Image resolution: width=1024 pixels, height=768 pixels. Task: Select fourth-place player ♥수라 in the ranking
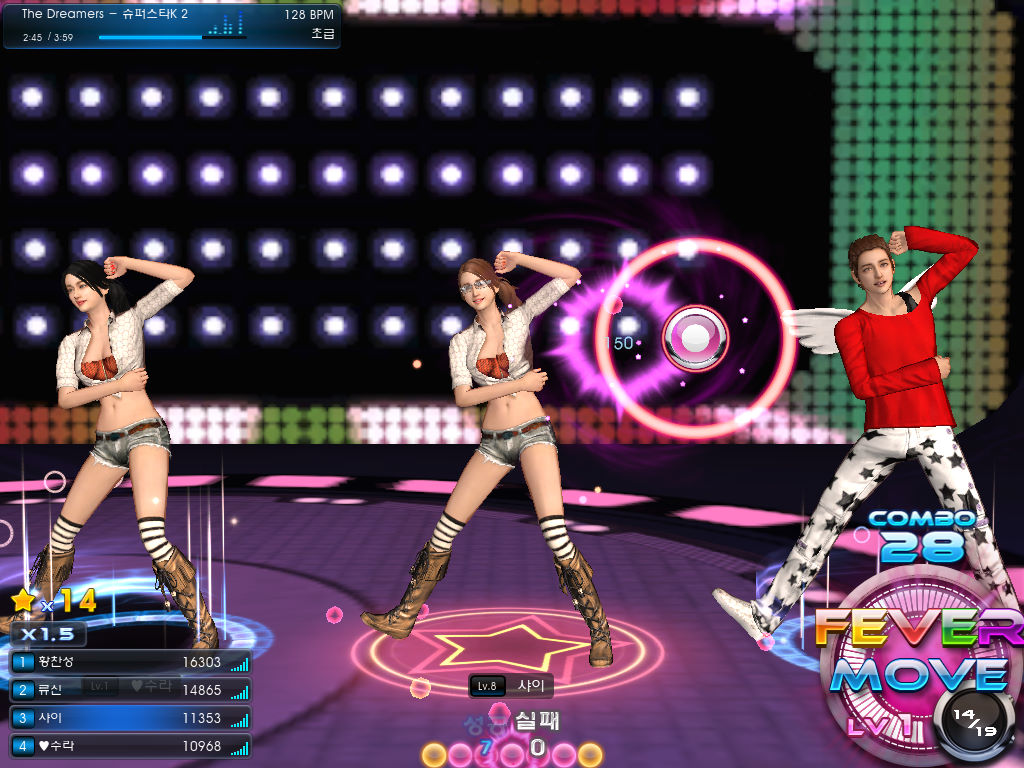[130, 746]
